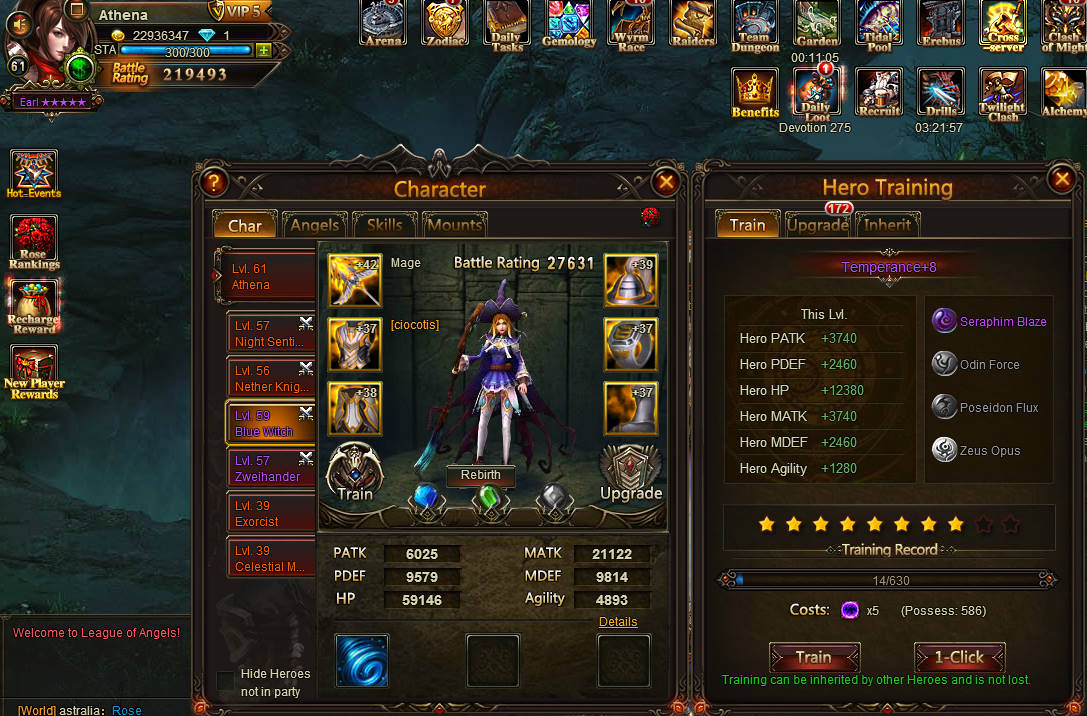Select the Zweihander hero entry

point(265,468)
